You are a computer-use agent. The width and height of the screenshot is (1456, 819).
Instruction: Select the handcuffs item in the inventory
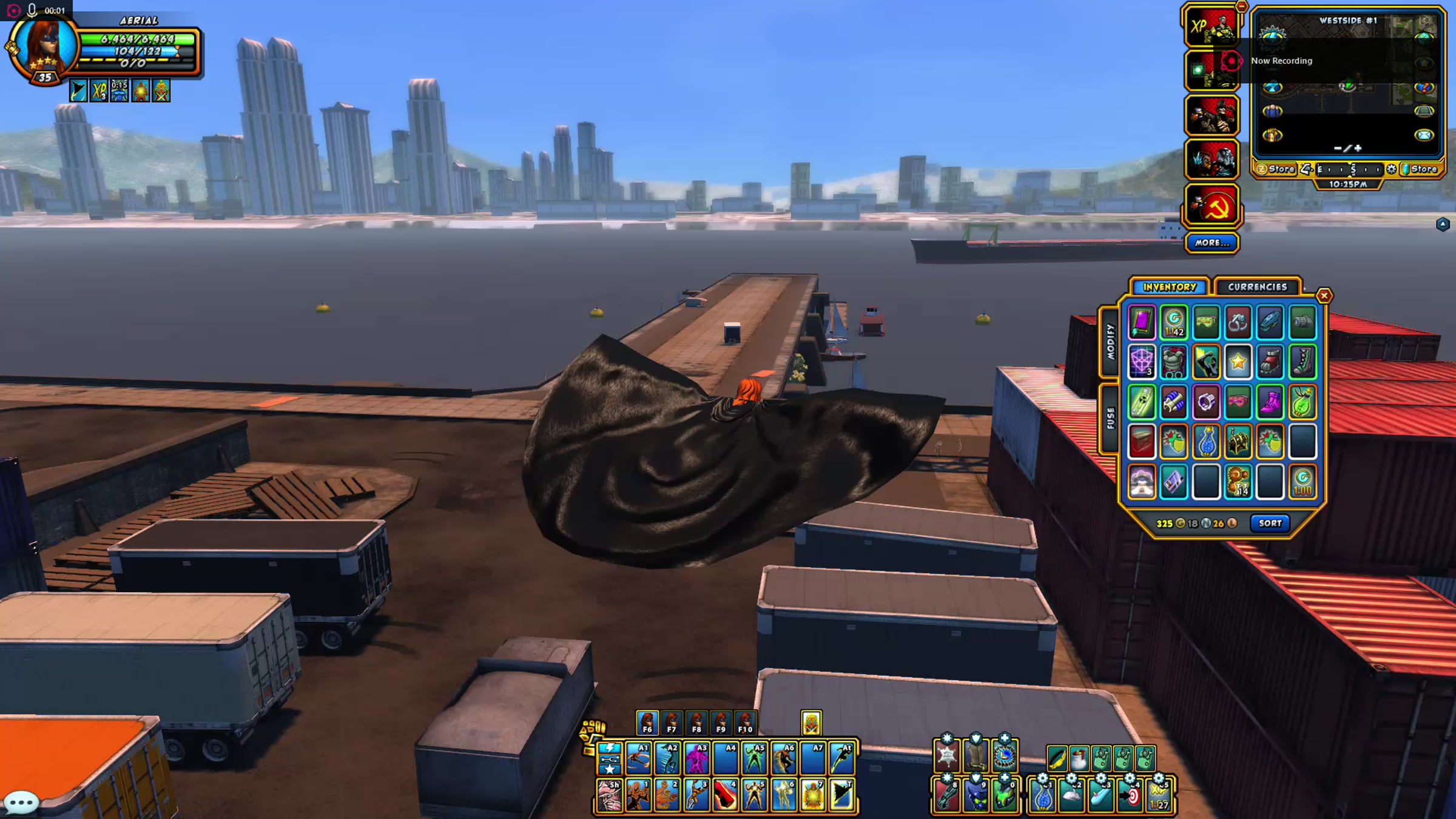click(1238, 322)
